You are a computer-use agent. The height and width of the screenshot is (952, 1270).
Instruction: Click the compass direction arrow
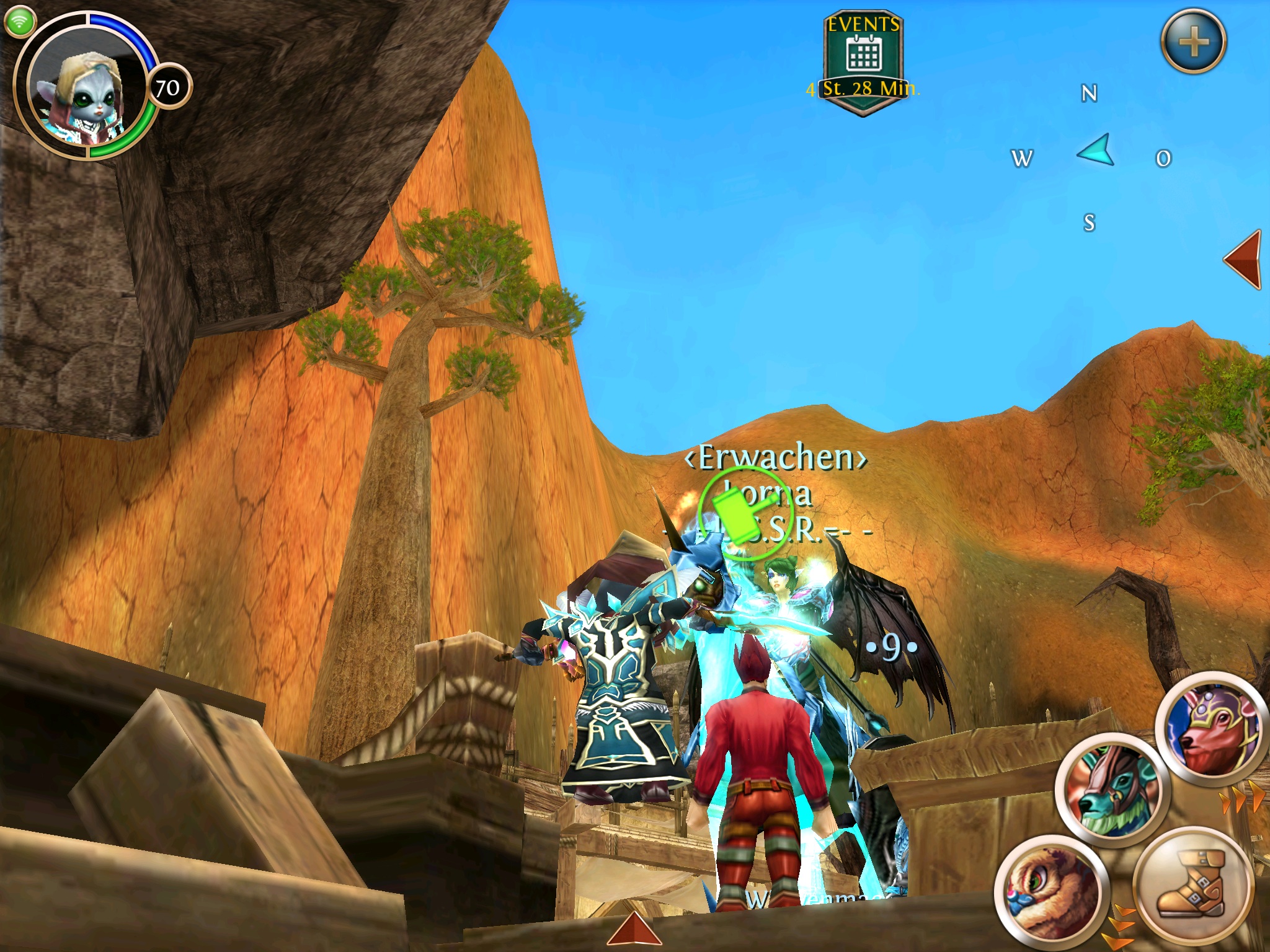point(1096,151)
